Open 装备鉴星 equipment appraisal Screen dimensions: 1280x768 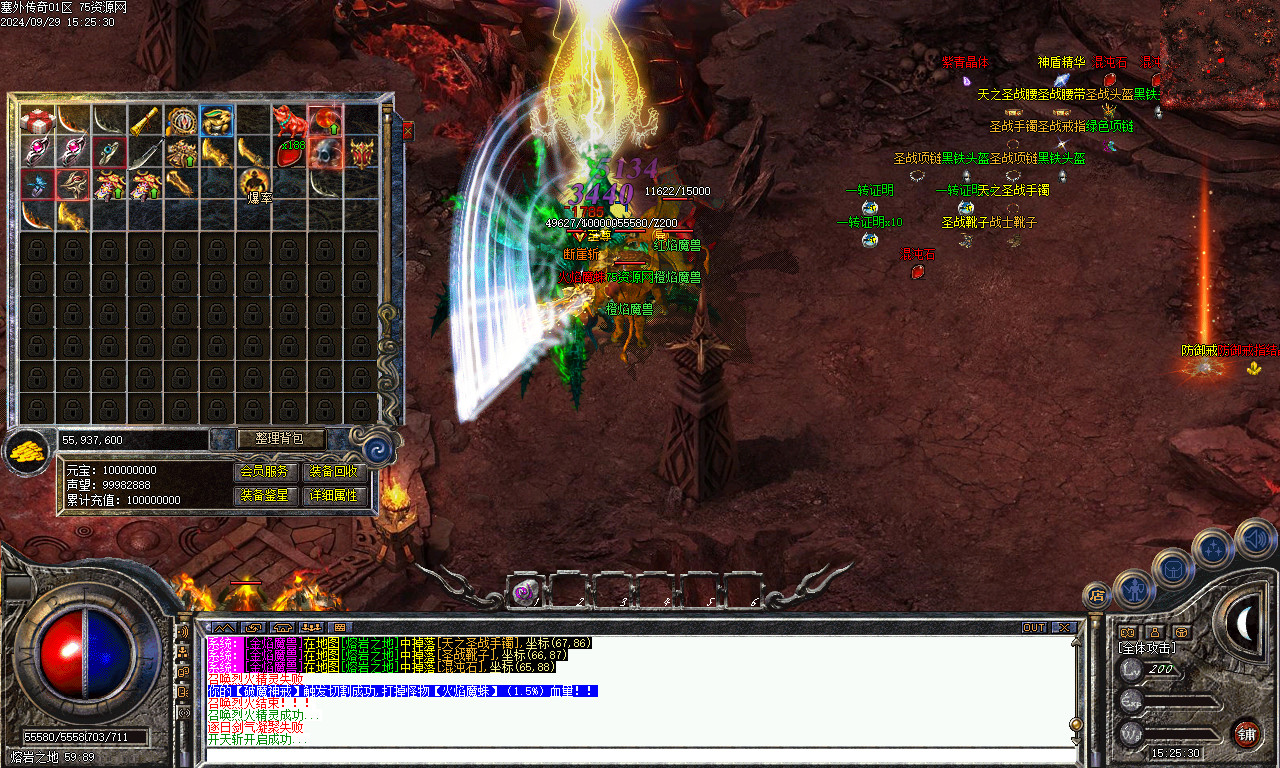pyautogui.click(x=265, y=495)
